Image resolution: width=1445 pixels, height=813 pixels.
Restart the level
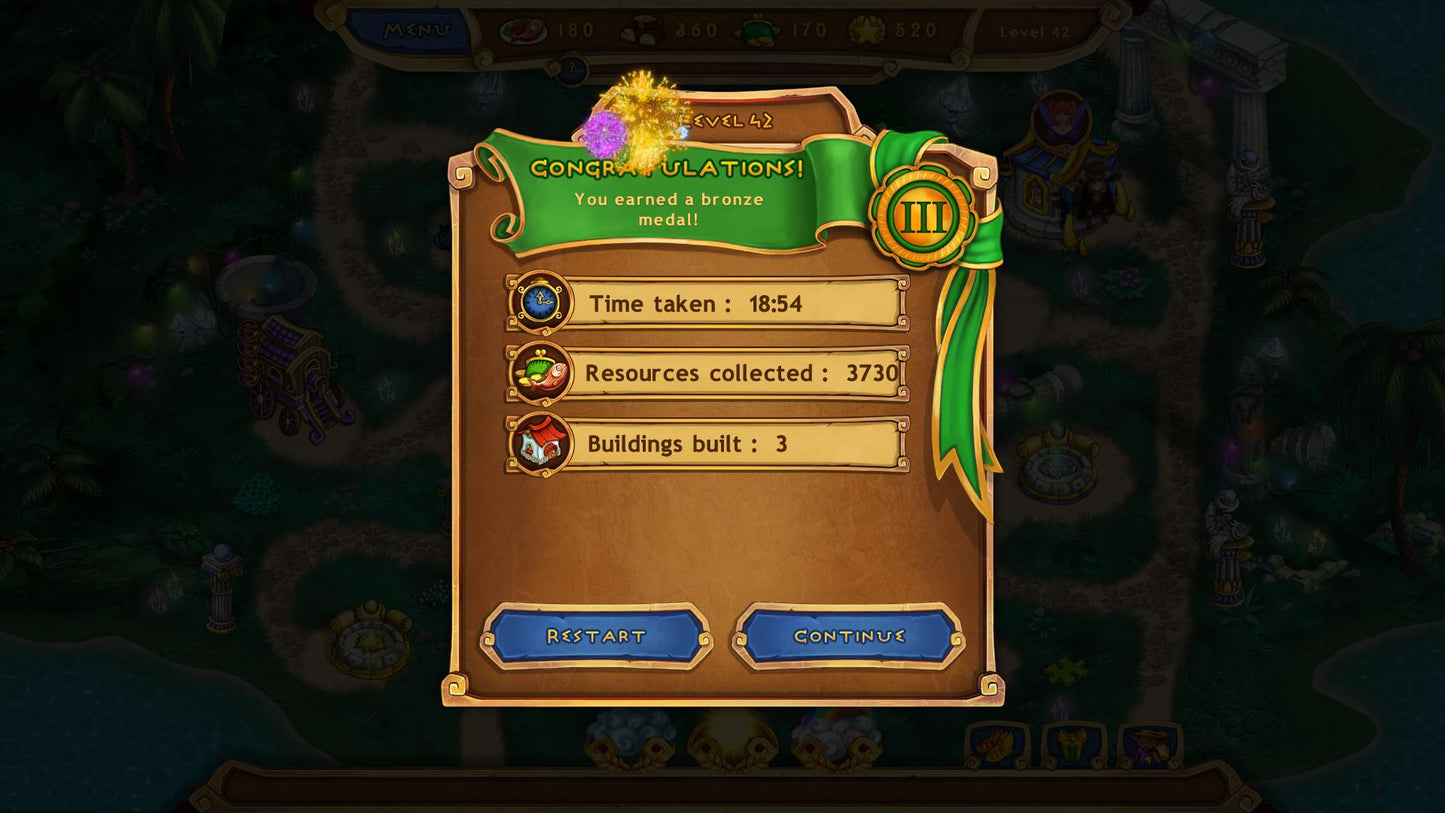click(x=596, y=636)
